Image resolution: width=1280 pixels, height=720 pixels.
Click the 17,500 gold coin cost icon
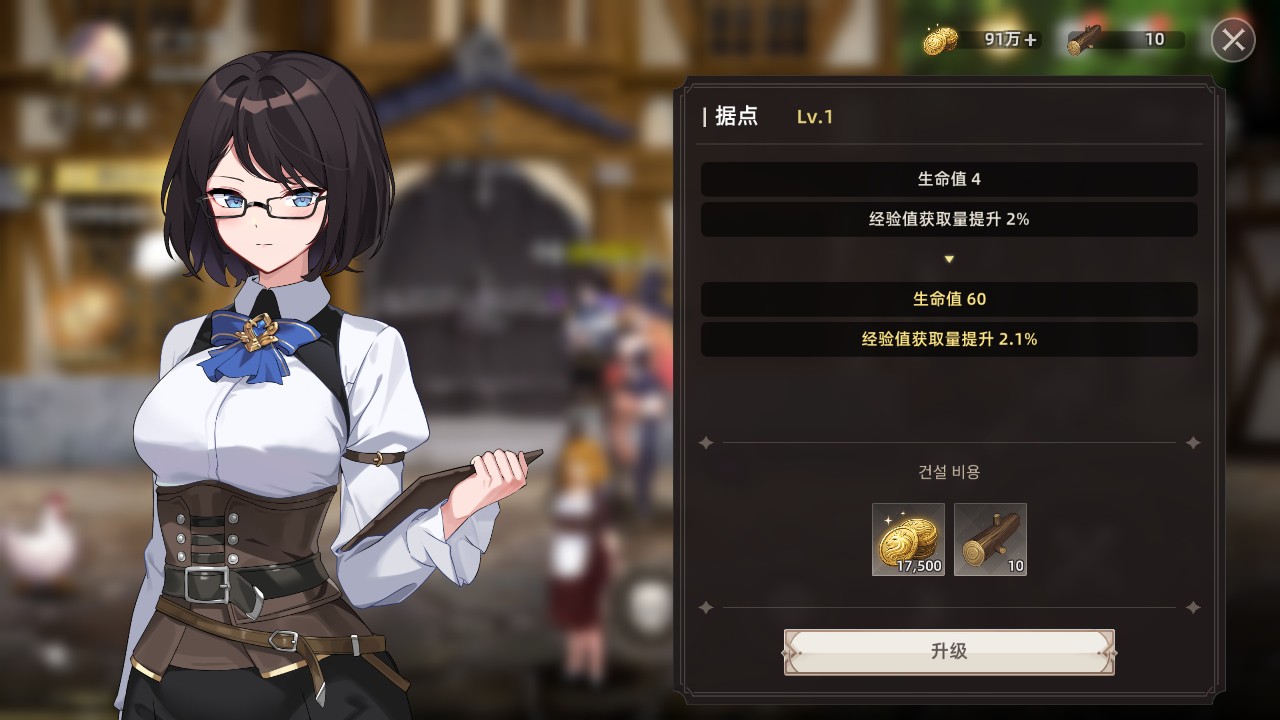tap(908, 540)
